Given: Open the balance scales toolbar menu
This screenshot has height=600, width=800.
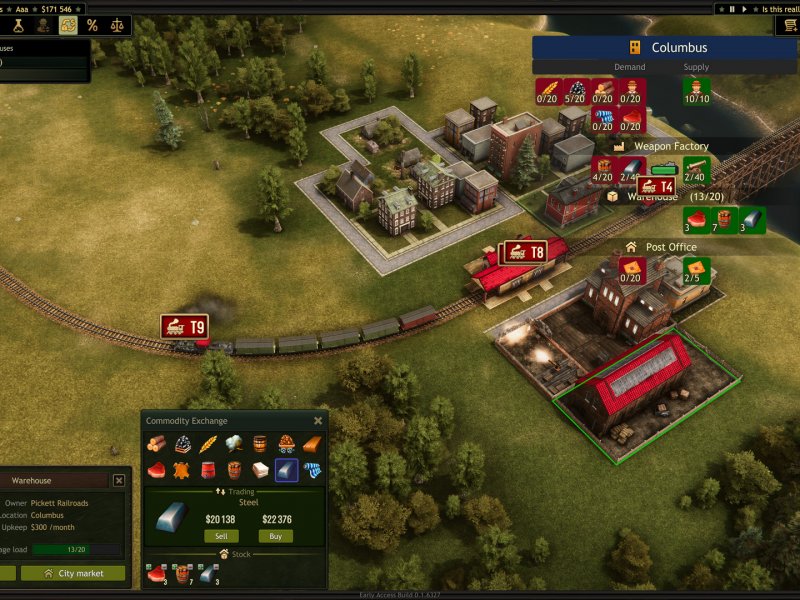Looking at the screenshot, I should (118, 25).
